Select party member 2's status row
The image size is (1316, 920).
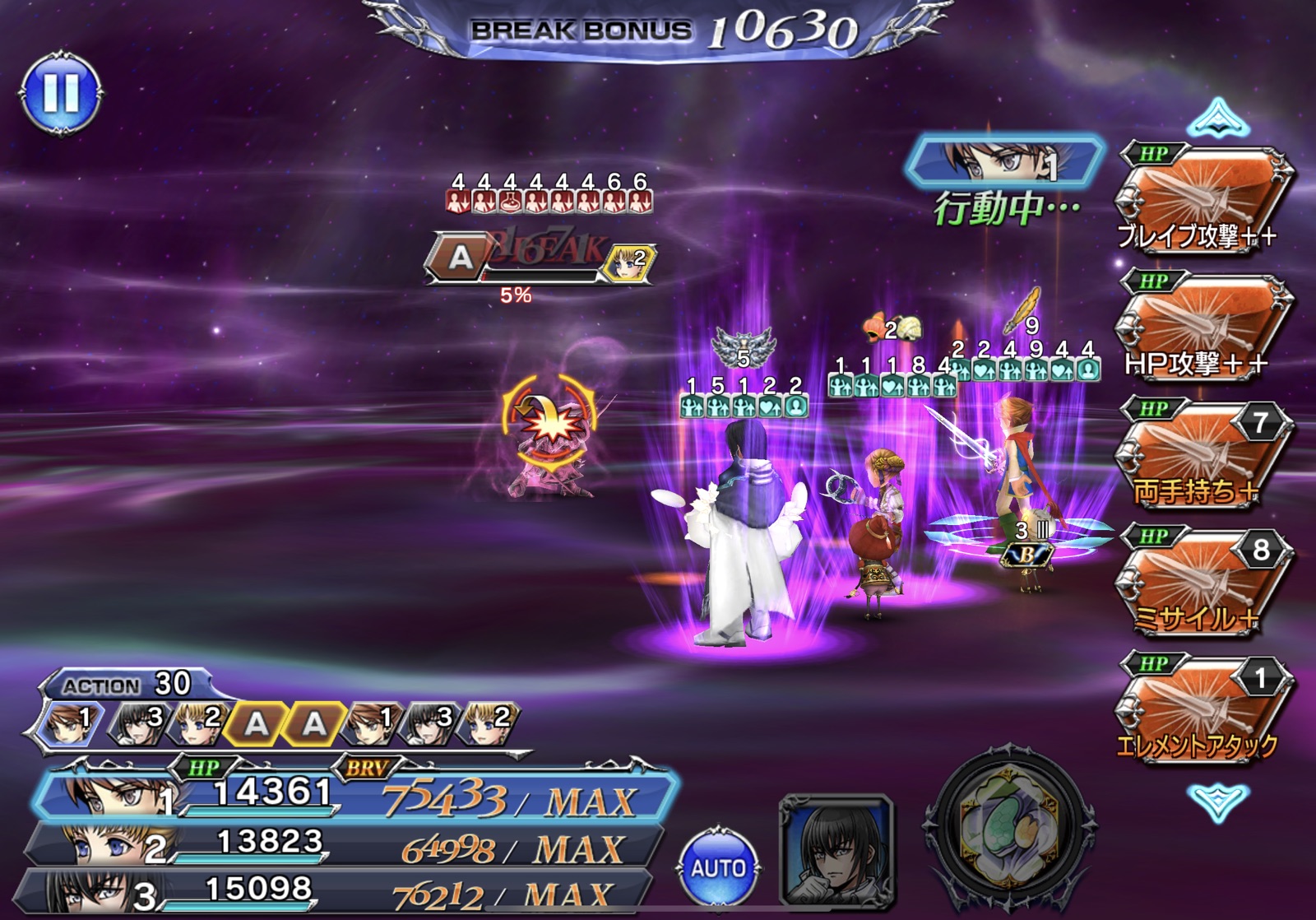point(345,845)
